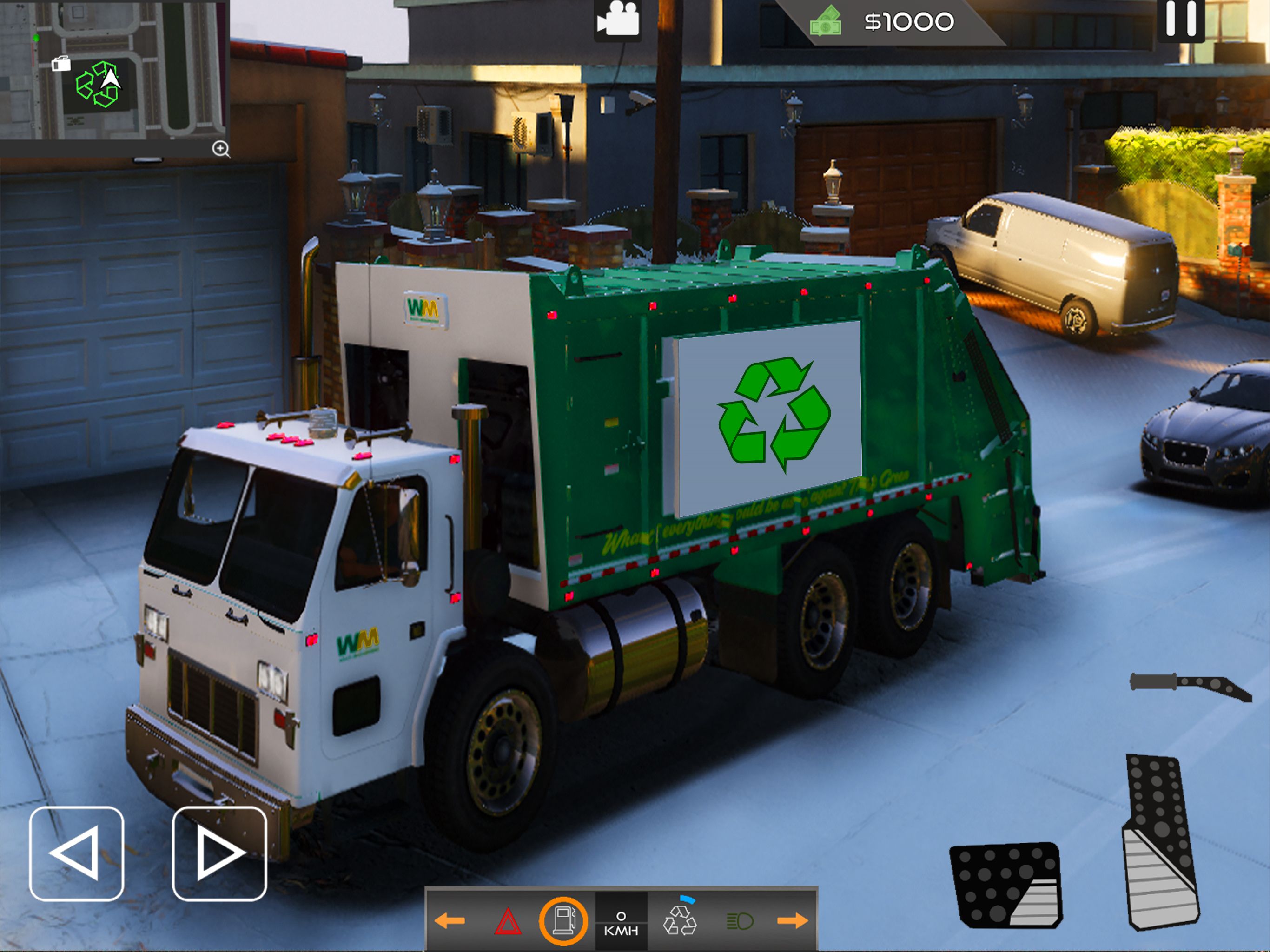
Task: Step on the brake pedal
Action: (x=1006, y=885)
